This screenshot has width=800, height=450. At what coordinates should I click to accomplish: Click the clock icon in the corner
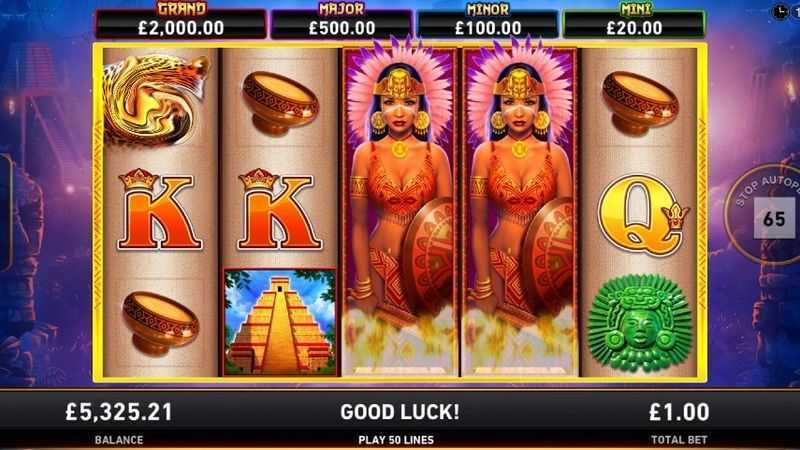[781, 11]
